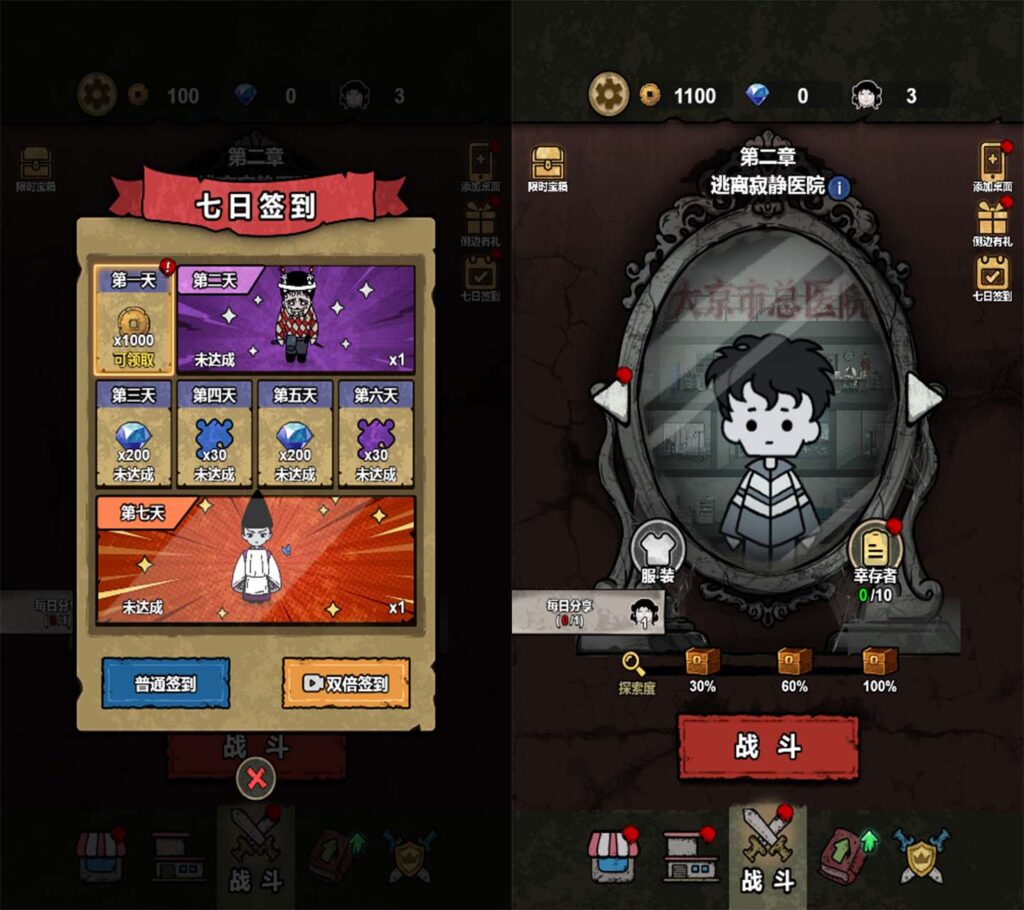Open the 服装 costume menu
The height and width of the screenshot is (910, 1024).
click(659, 551)
